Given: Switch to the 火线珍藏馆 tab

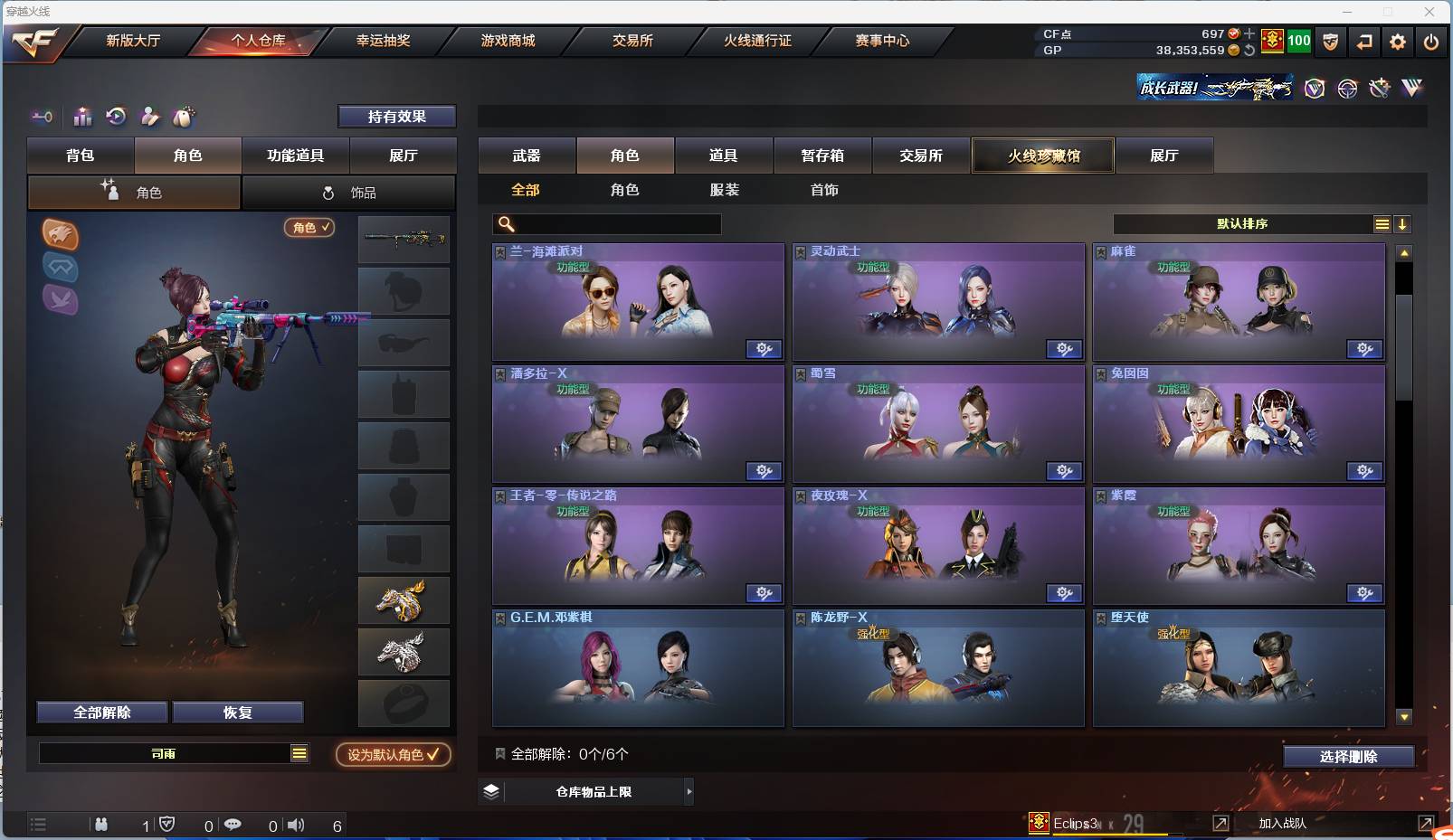Looking at the screenshot, I should pos(1043,155).
